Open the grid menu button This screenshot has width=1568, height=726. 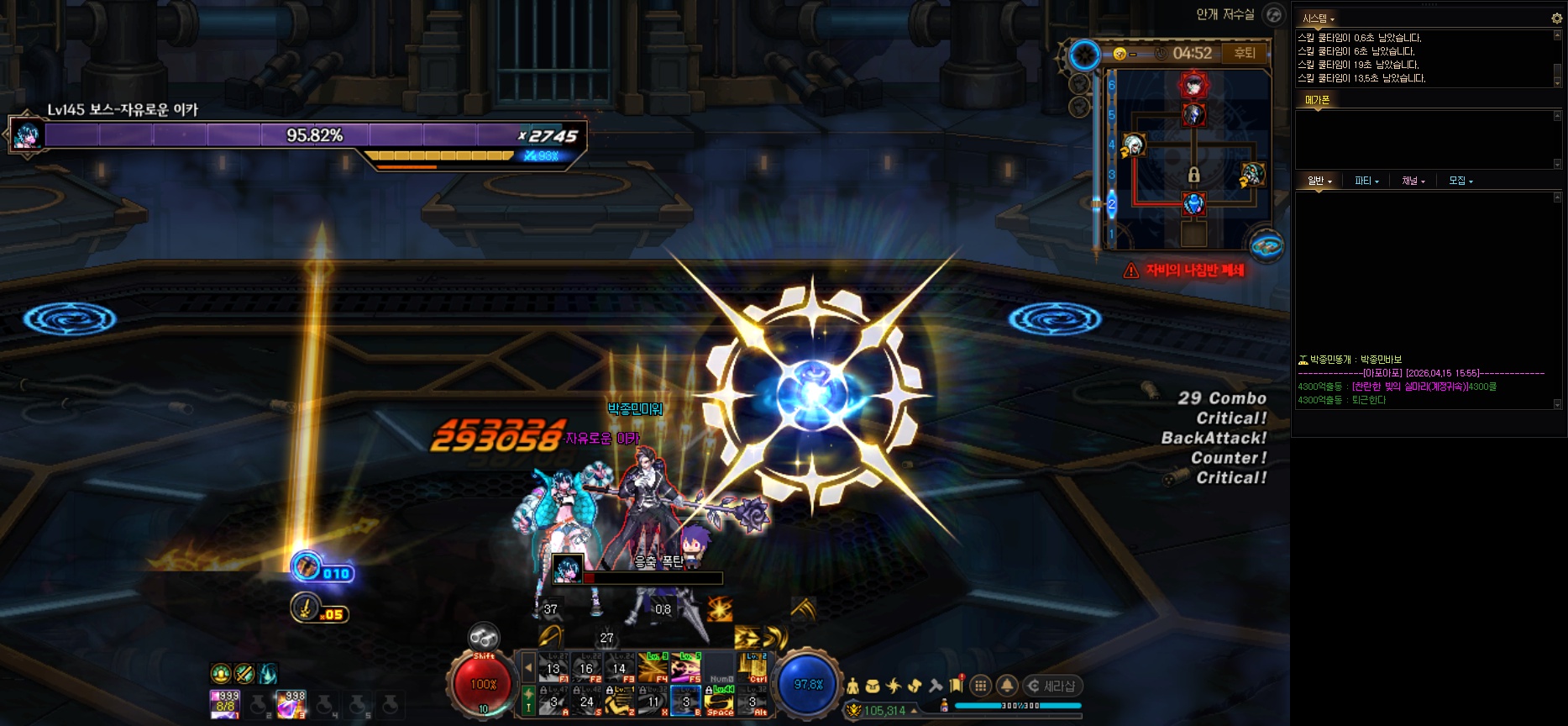(x=980, y=686)
